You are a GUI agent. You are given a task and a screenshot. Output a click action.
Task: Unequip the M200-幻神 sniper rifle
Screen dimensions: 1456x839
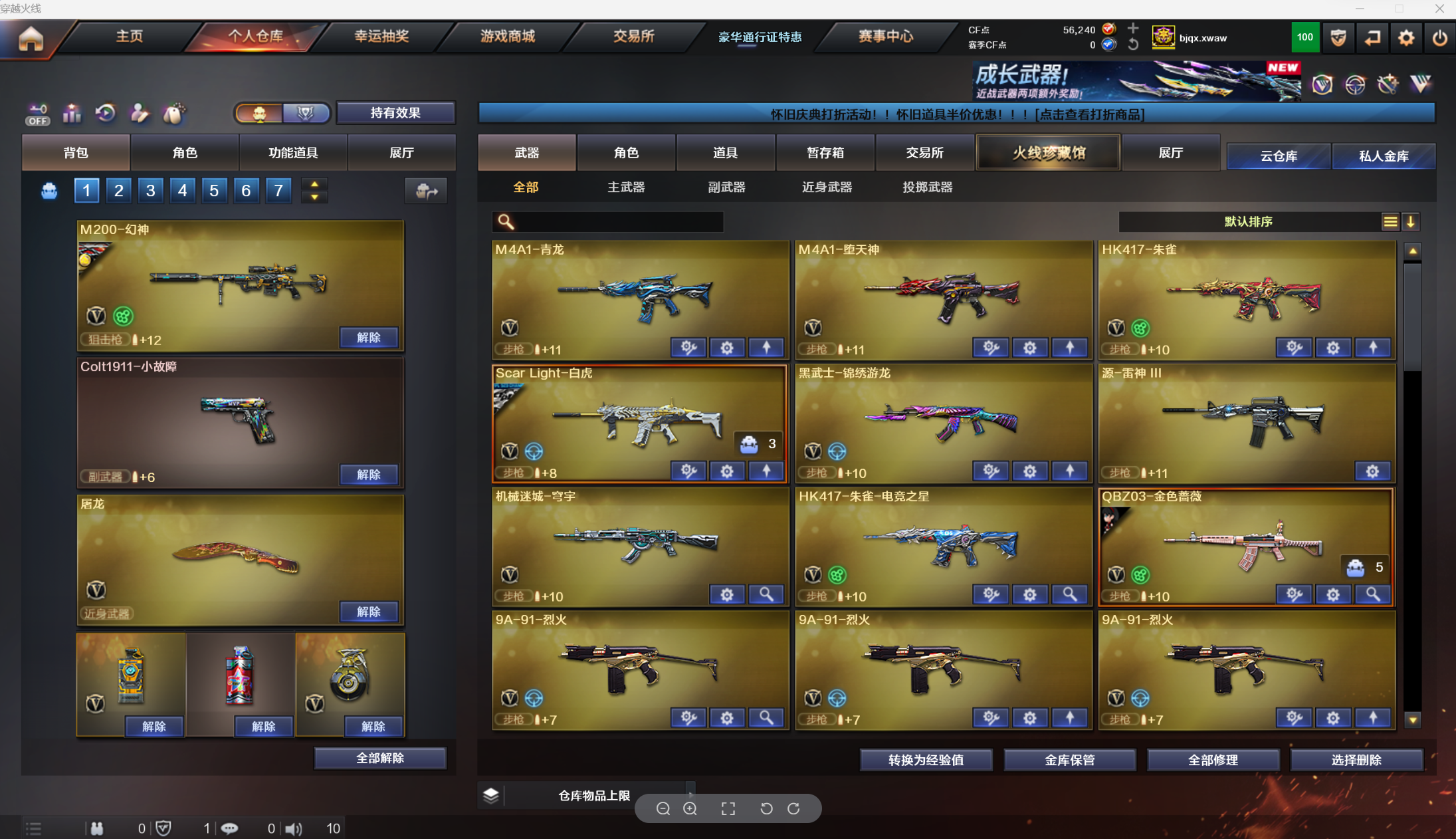click(369, 338)
